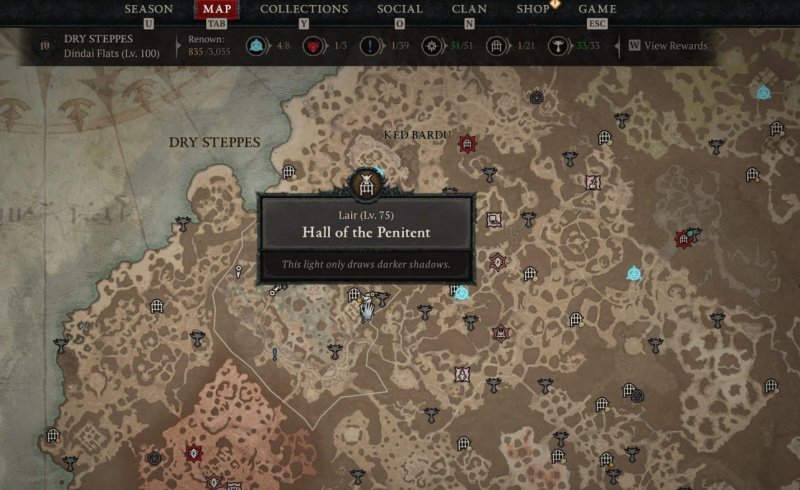Click the strongholds progress icon showing 1/3
Image resolution: width=800 pixels, height=490 pixels.
pyautogui.click(x=318, y=46)
